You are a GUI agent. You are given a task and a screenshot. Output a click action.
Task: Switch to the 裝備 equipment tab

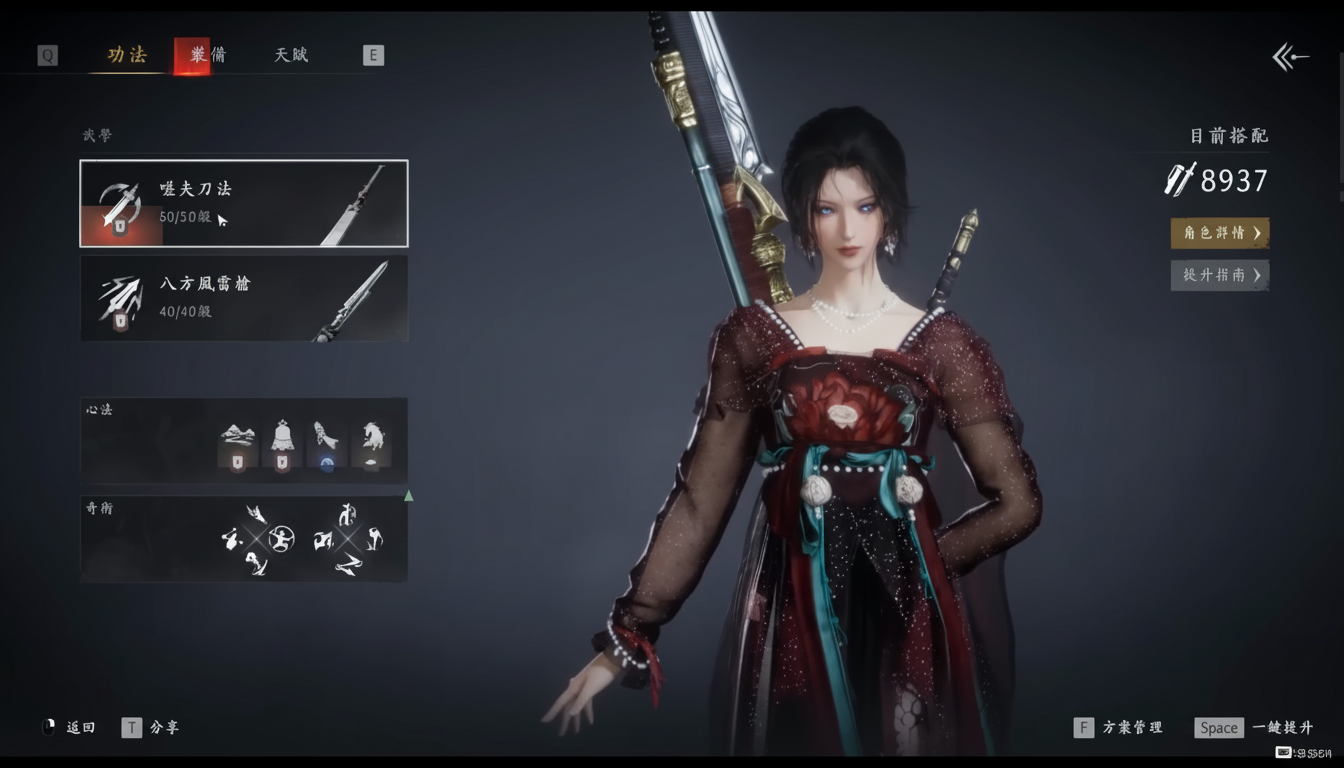[207, 55]
